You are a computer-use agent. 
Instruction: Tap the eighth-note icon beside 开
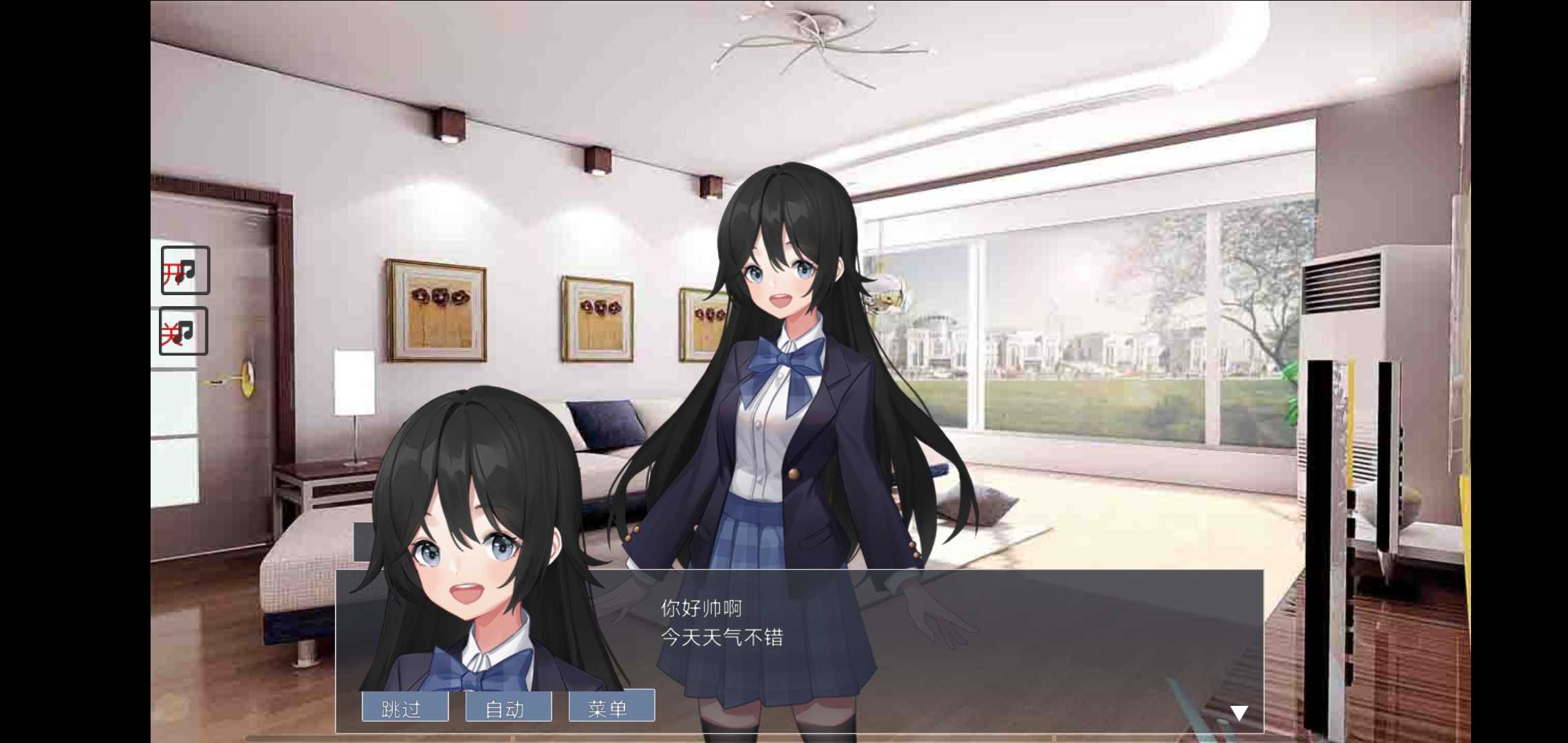[x=190, y=270]
